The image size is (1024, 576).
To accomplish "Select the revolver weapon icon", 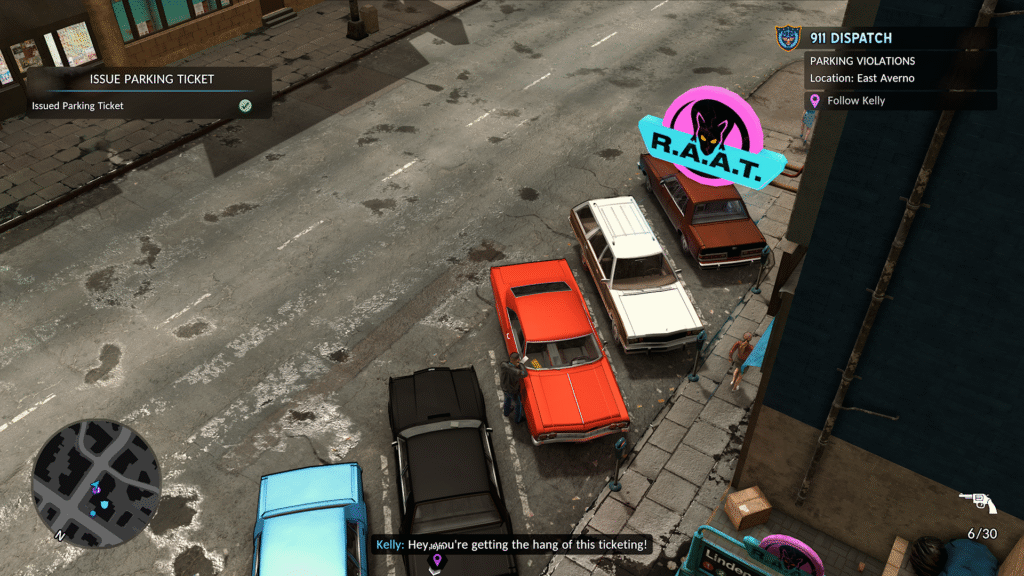I will (977, 502).
